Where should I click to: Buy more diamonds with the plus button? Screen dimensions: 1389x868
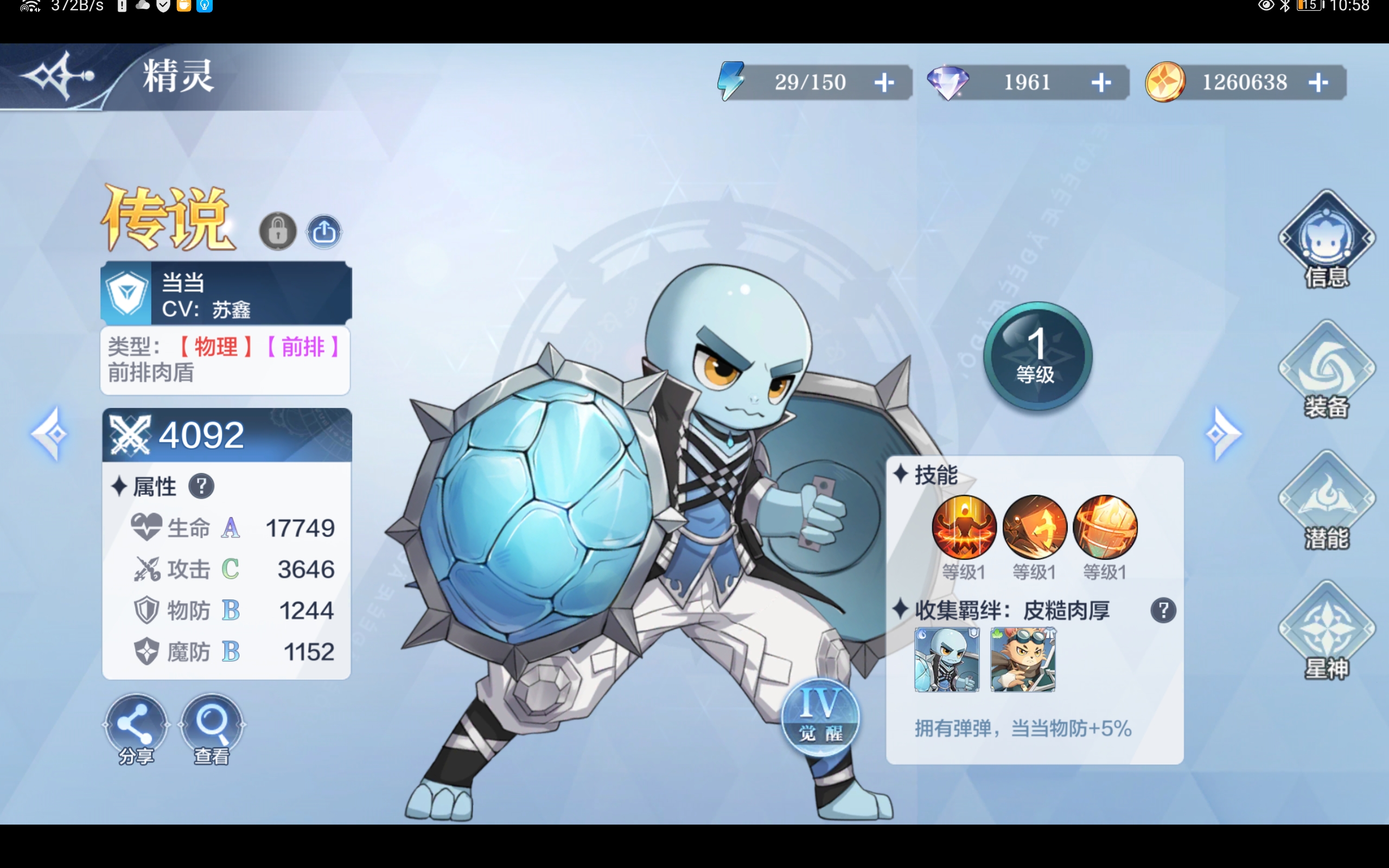click(1100, 82)
